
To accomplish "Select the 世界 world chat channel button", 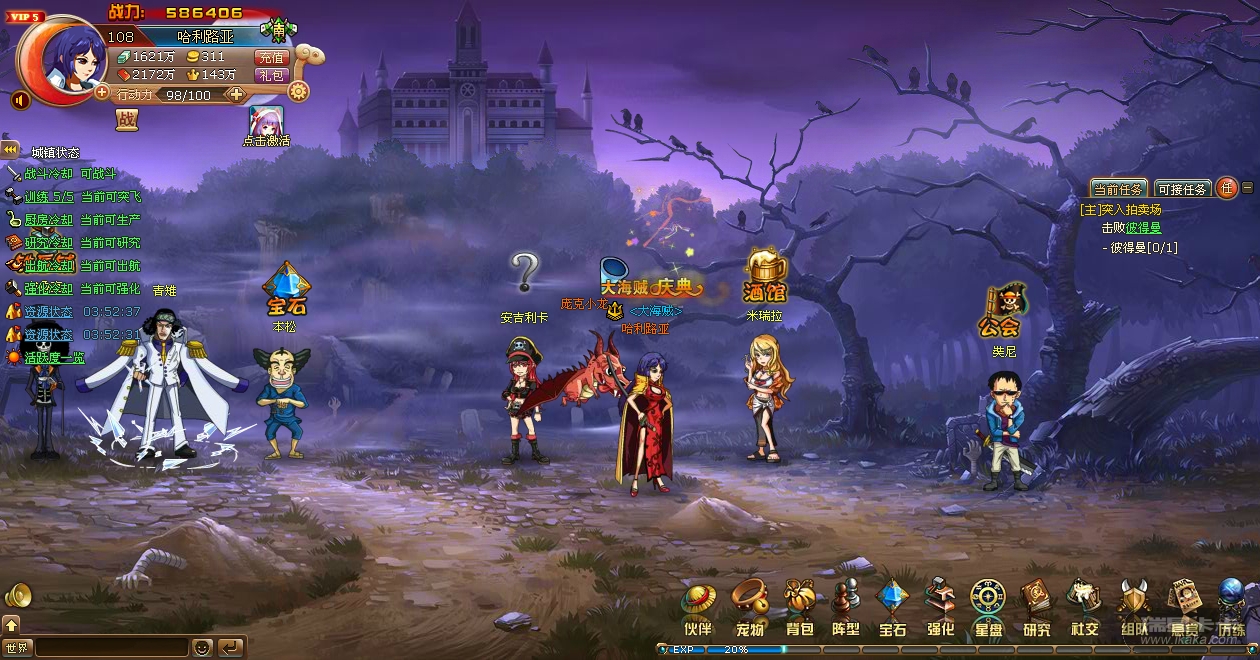I will coord(17,647).
